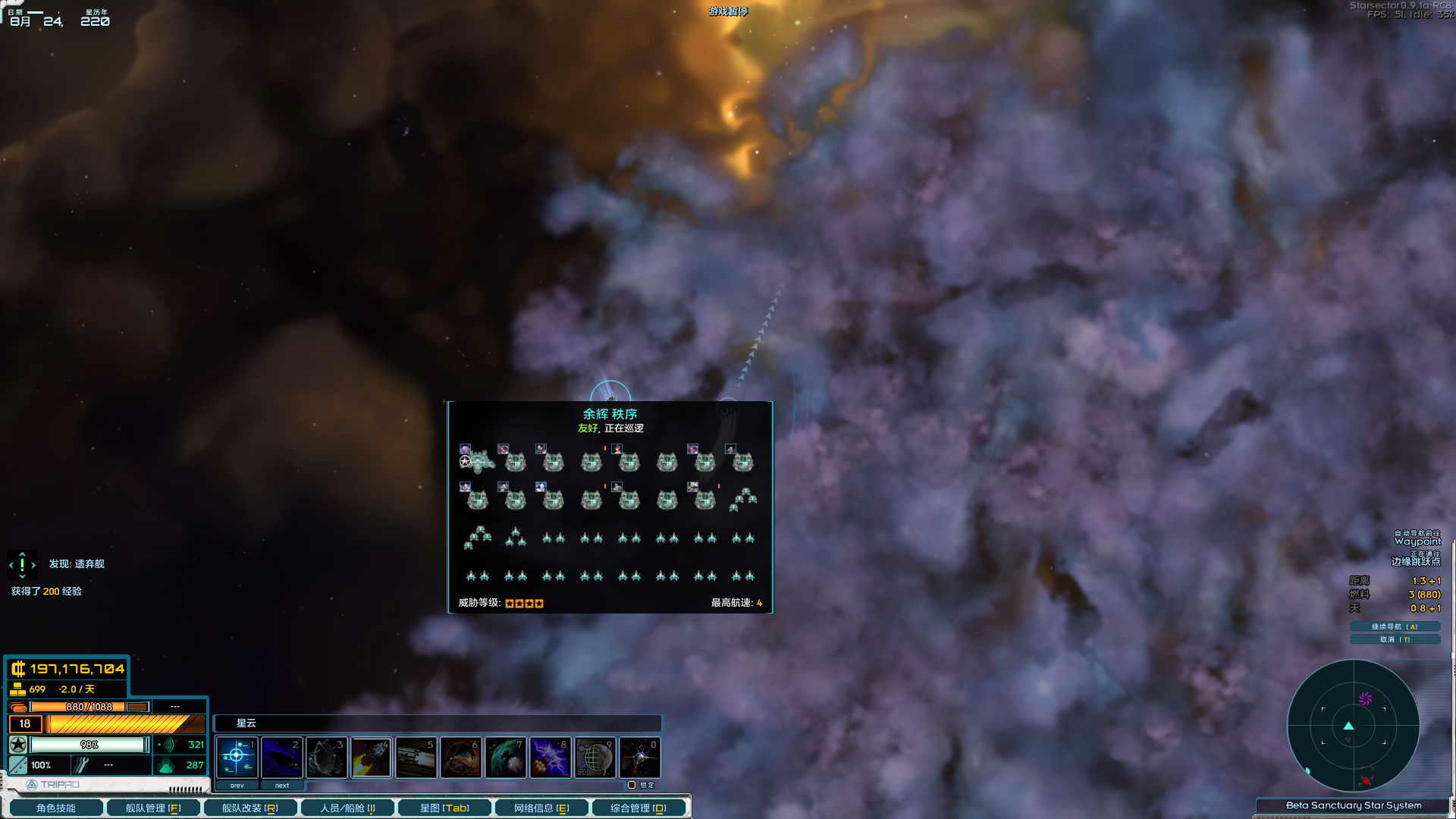Click the fuel gauge icon beside 880/1088
1456x819 pixels.
tap(17, 707)
